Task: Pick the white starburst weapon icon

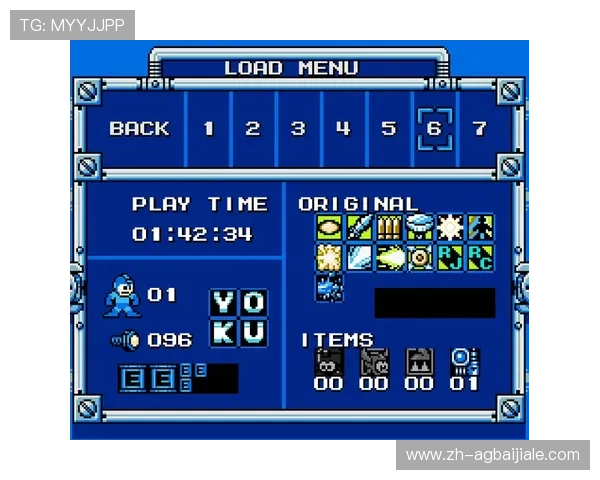Action: pos(449,228)
